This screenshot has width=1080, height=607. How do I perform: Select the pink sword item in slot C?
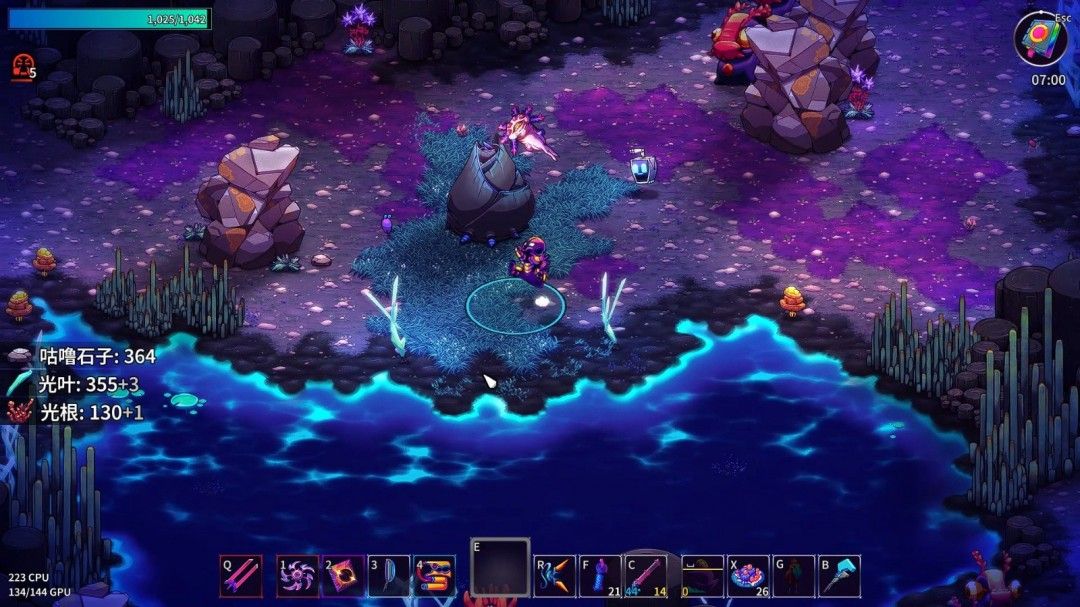pos(646,576)
